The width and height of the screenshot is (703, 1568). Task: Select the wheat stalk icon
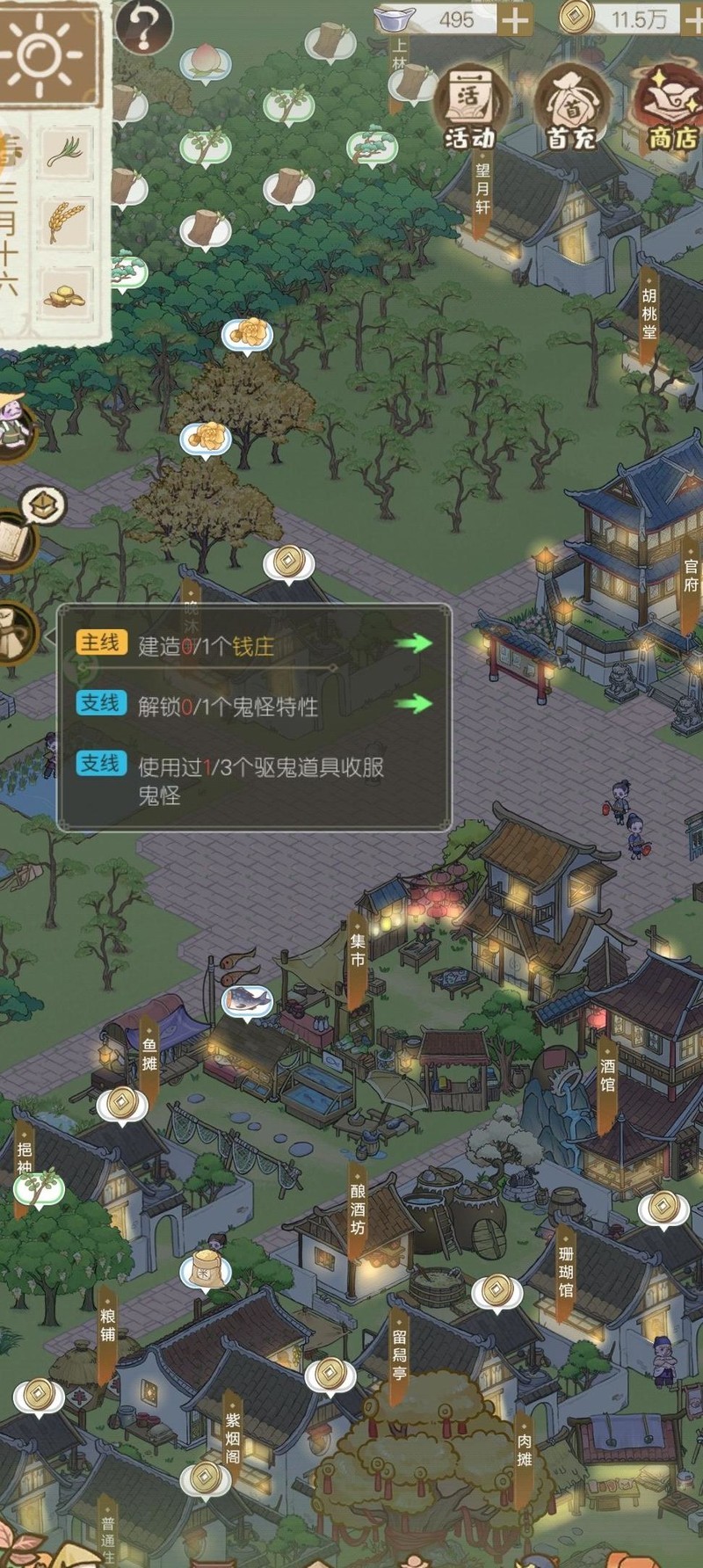pos(66,221)
